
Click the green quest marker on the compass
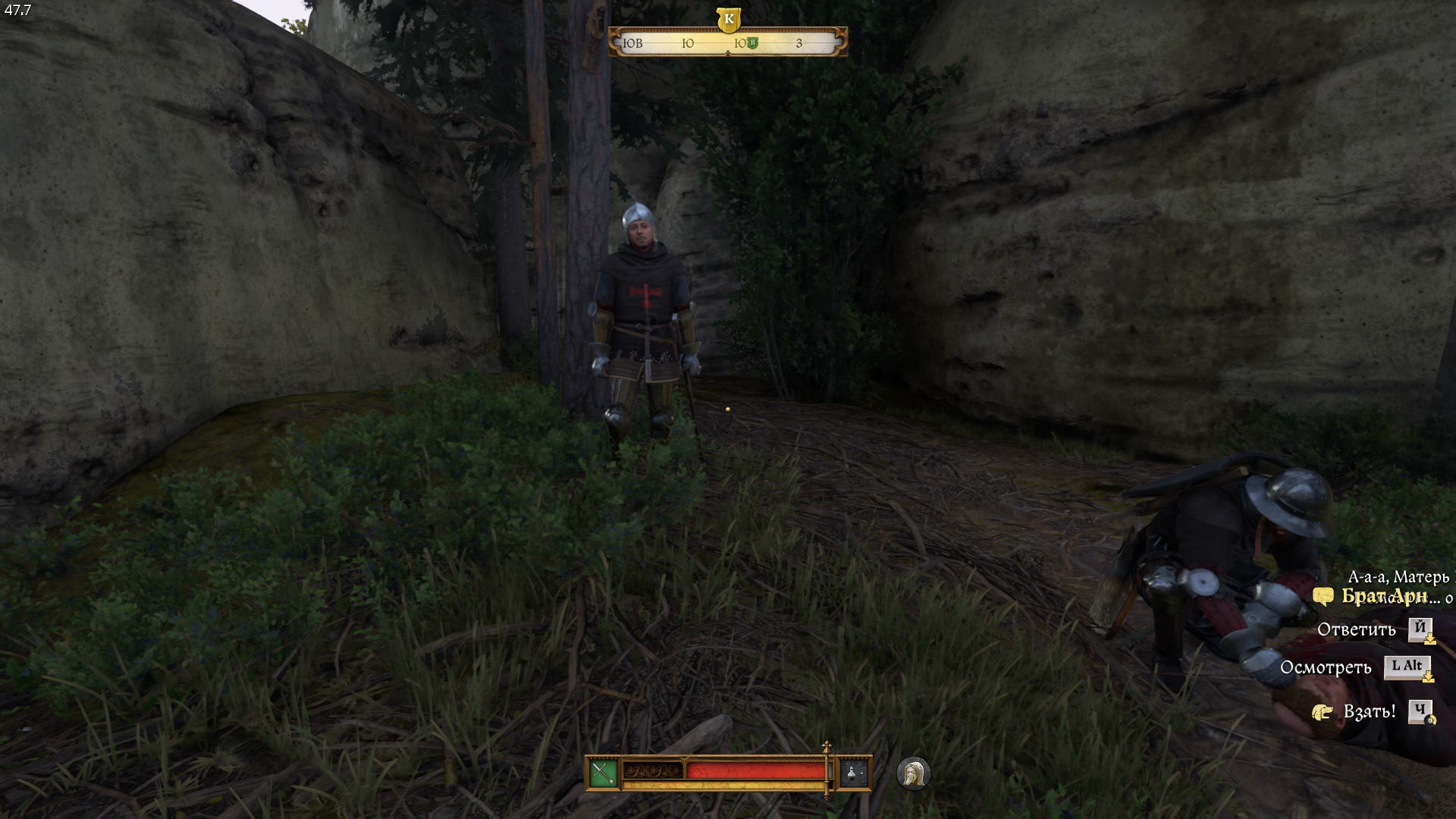(x=752, y=42)
